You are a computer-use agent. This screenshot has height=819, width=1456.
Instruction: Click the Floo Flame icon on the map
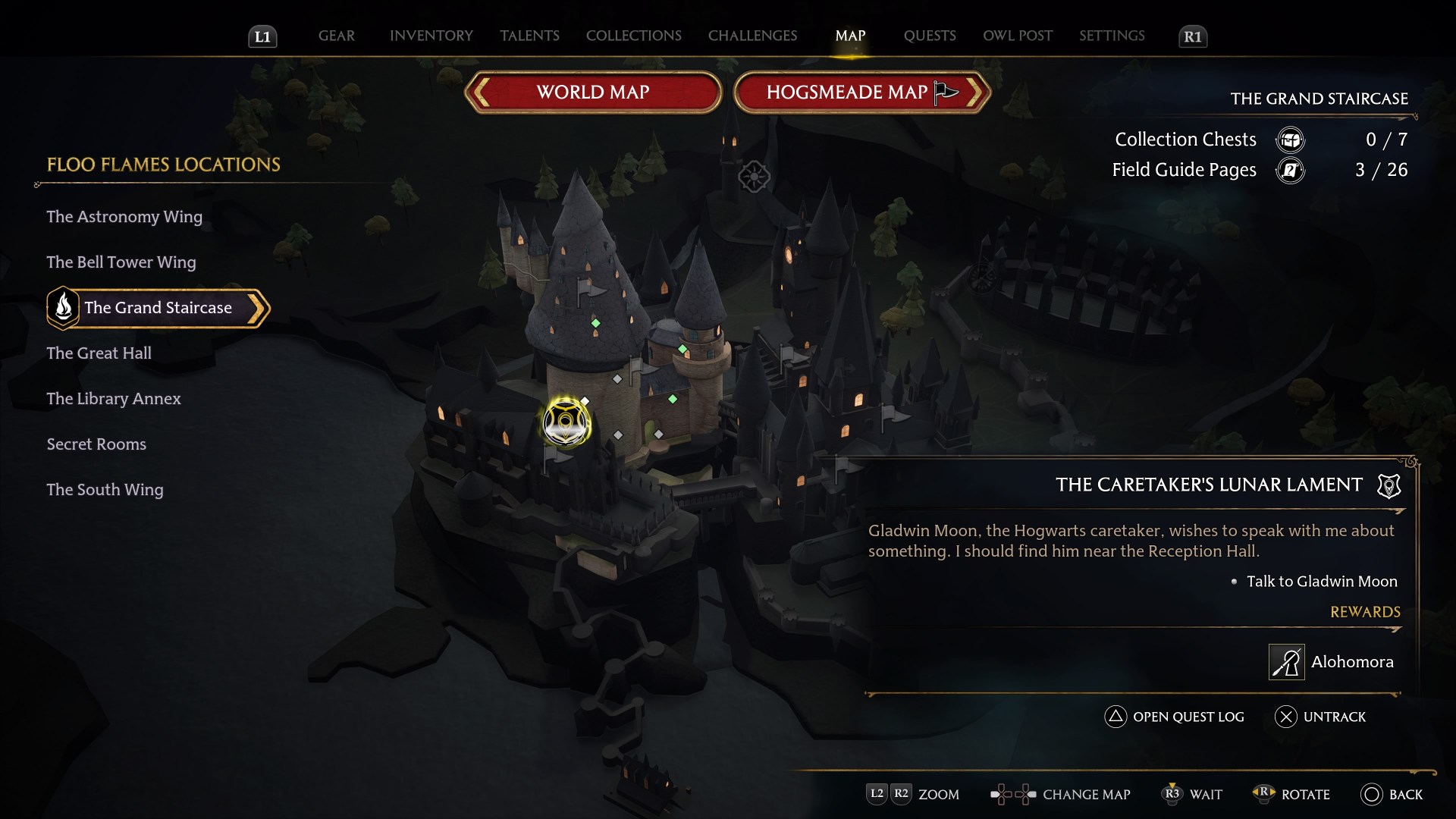[566, 423]
